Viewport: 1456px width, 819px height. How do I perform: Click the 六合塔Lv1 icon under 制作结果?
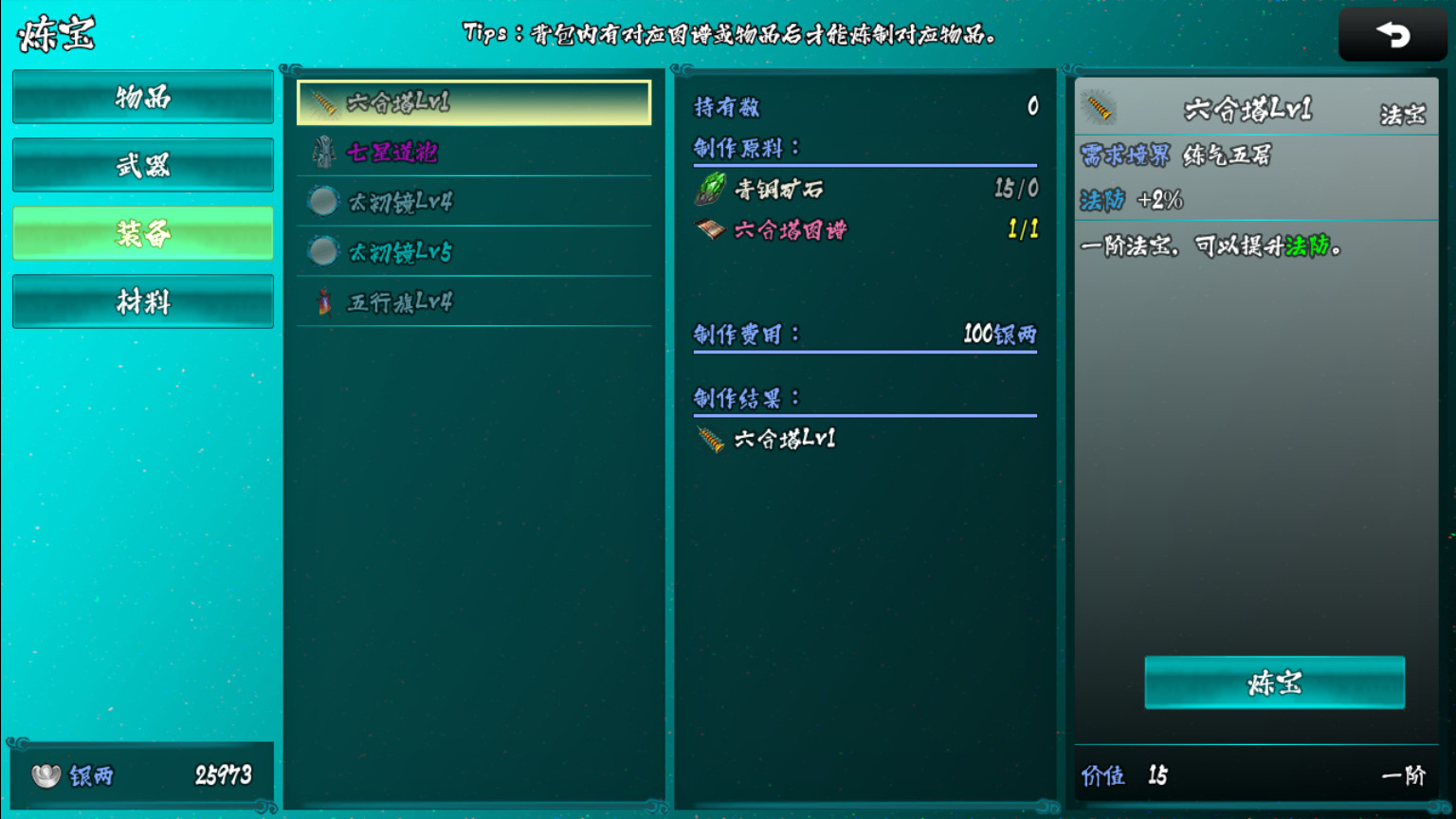709,438
